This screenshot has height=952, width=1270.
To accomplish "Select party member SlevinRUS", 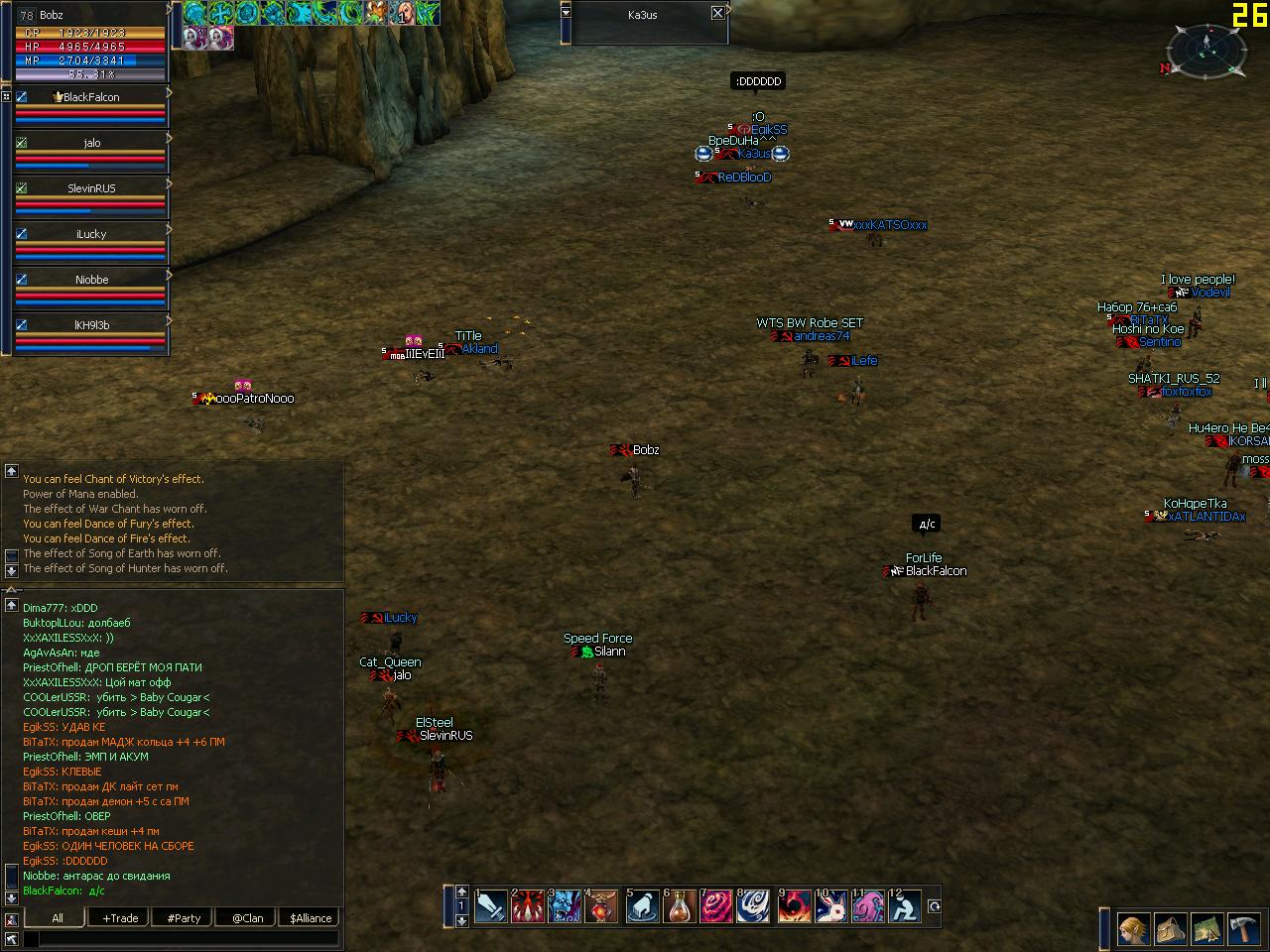I will tap(91, 188).
